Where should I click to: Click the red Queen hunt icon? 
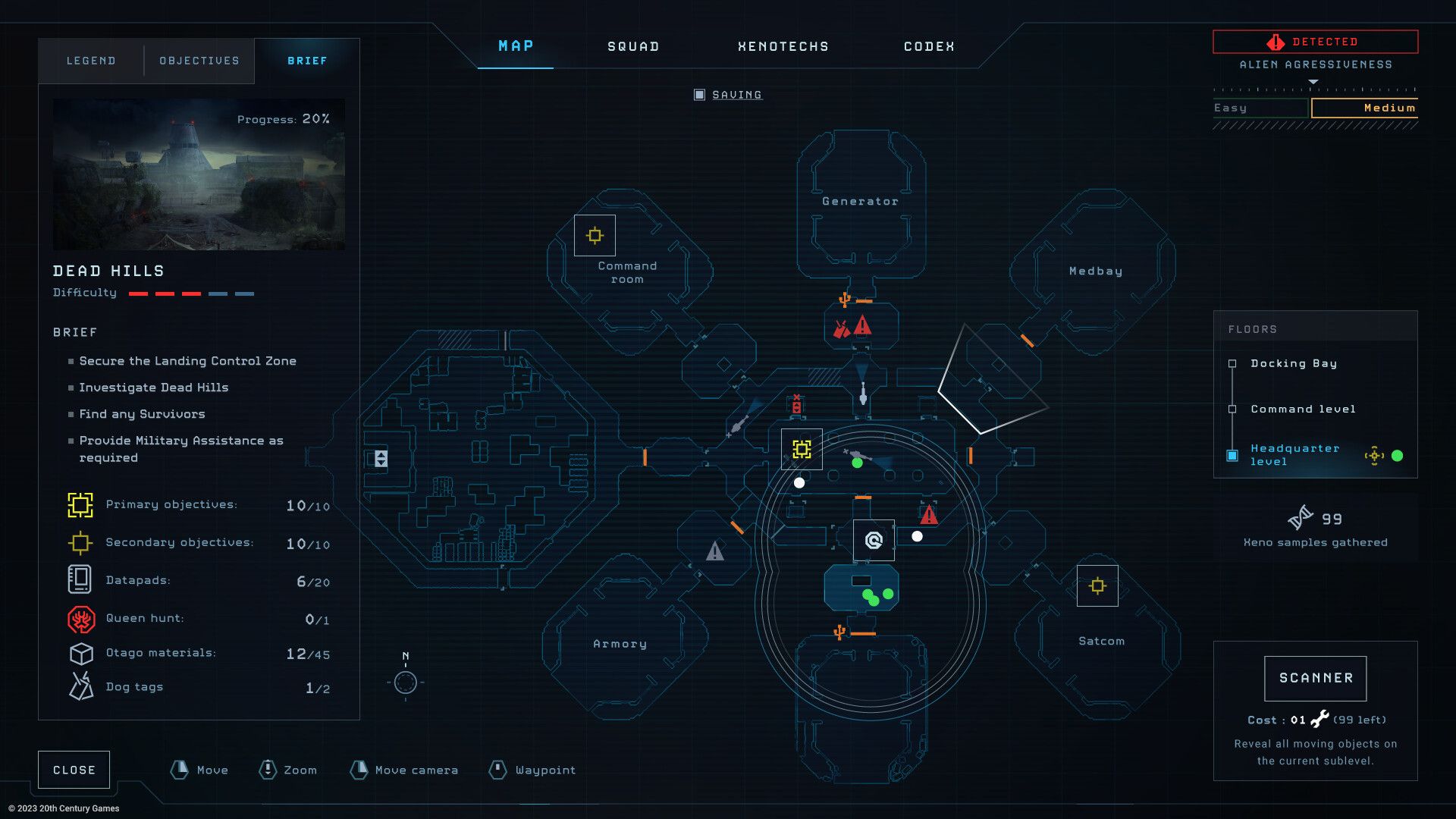coord(80,617)
